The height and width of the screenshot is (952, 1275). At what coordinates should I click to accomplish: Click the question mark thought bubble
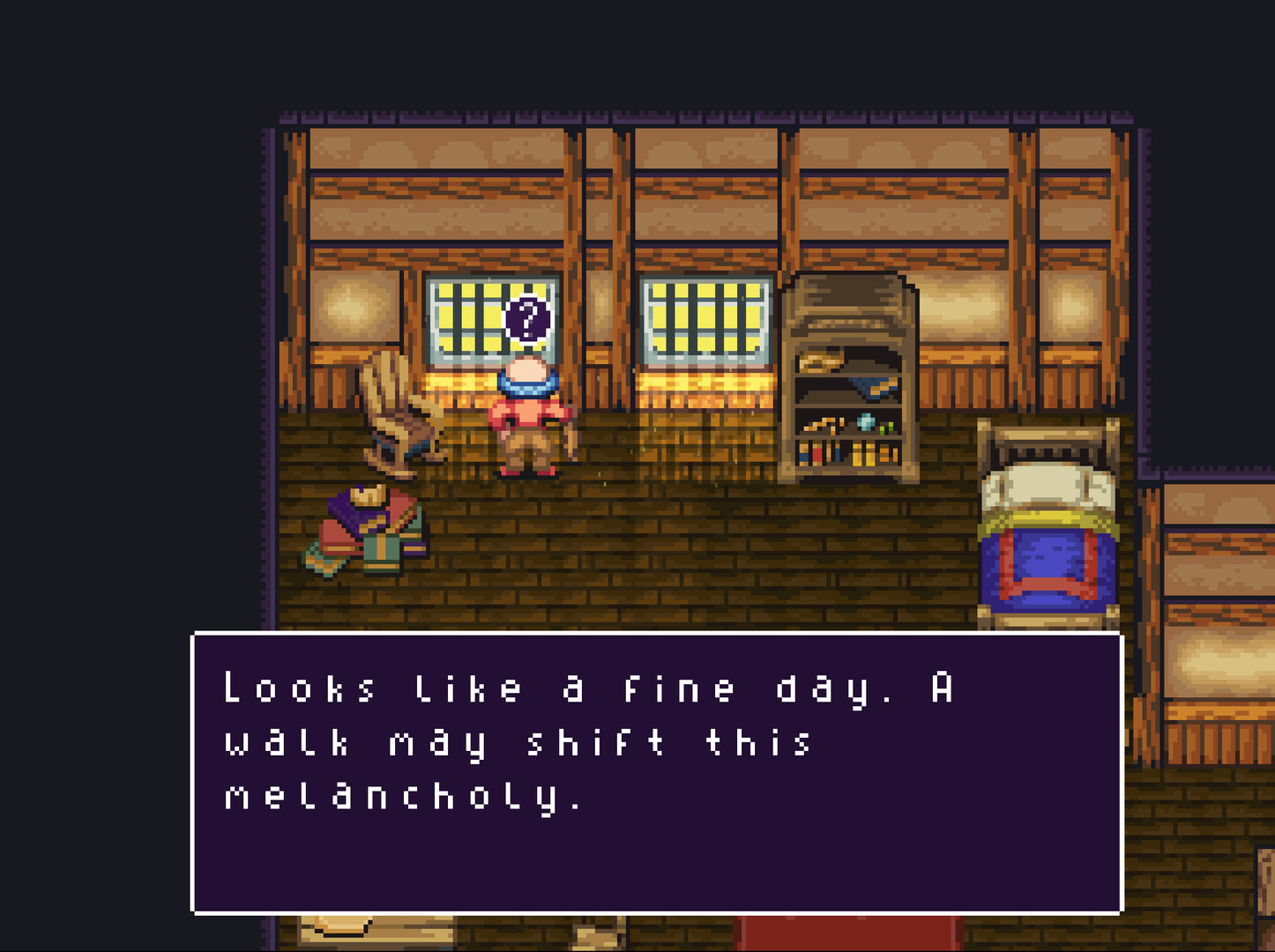[x=527, y=320]
